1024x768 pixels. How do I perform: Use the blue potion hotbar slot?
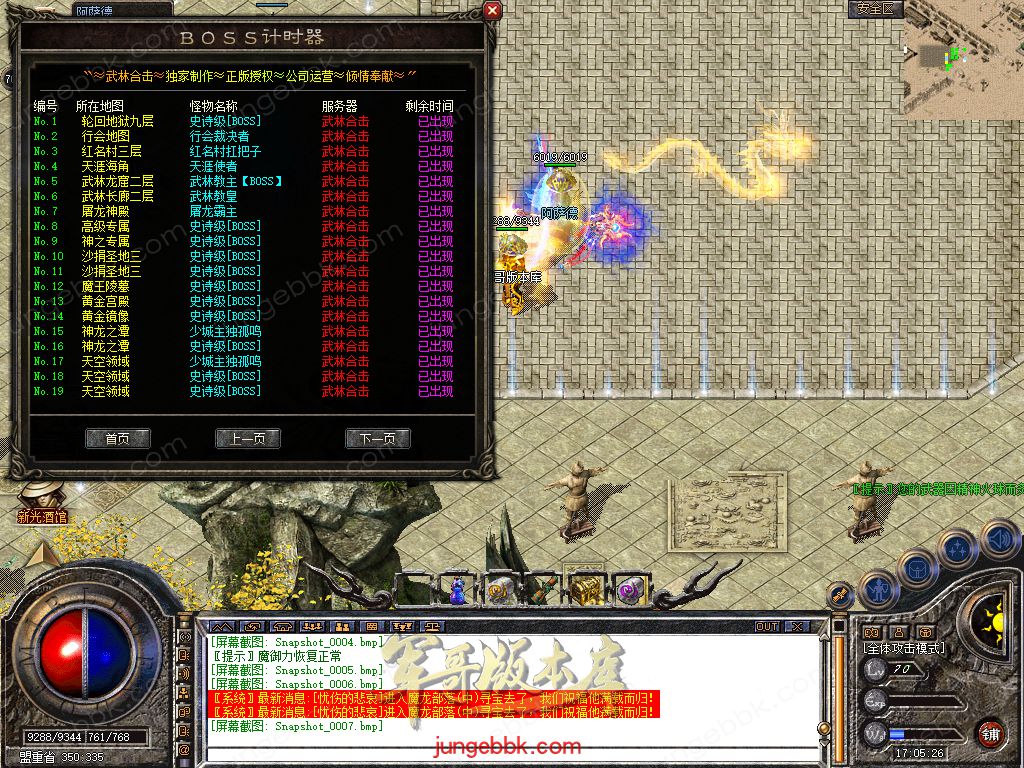pos(457,591)
